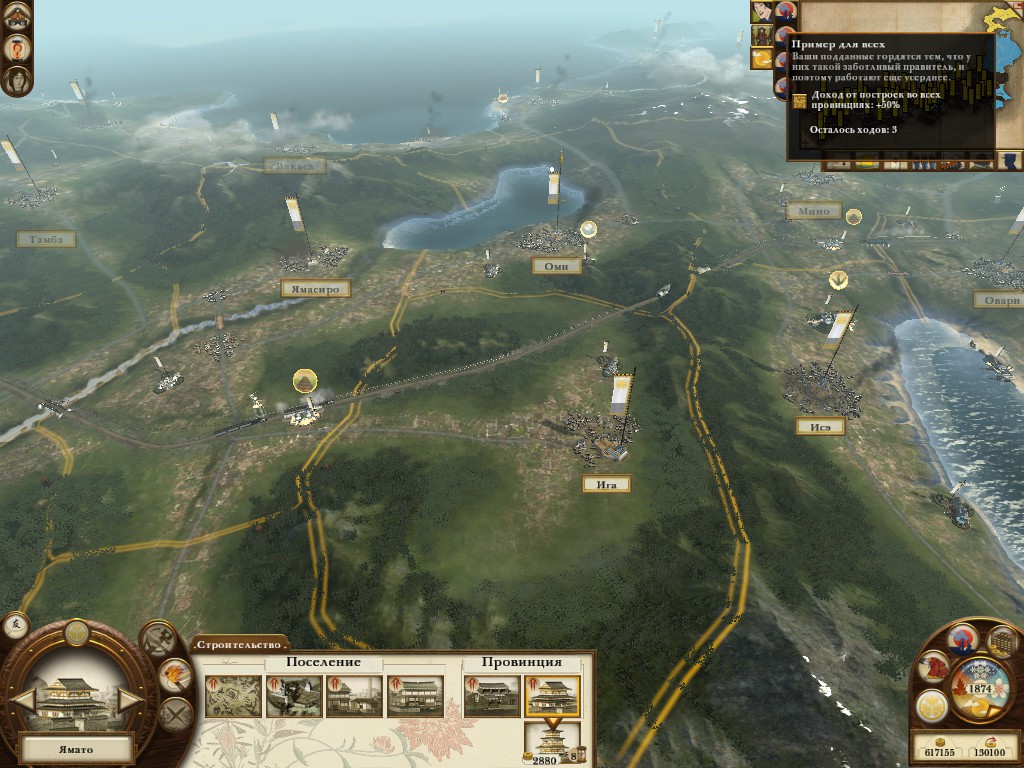Open the round kanji button above the settlement panel
Screen dimensions: 1024x768
[16, 625]
